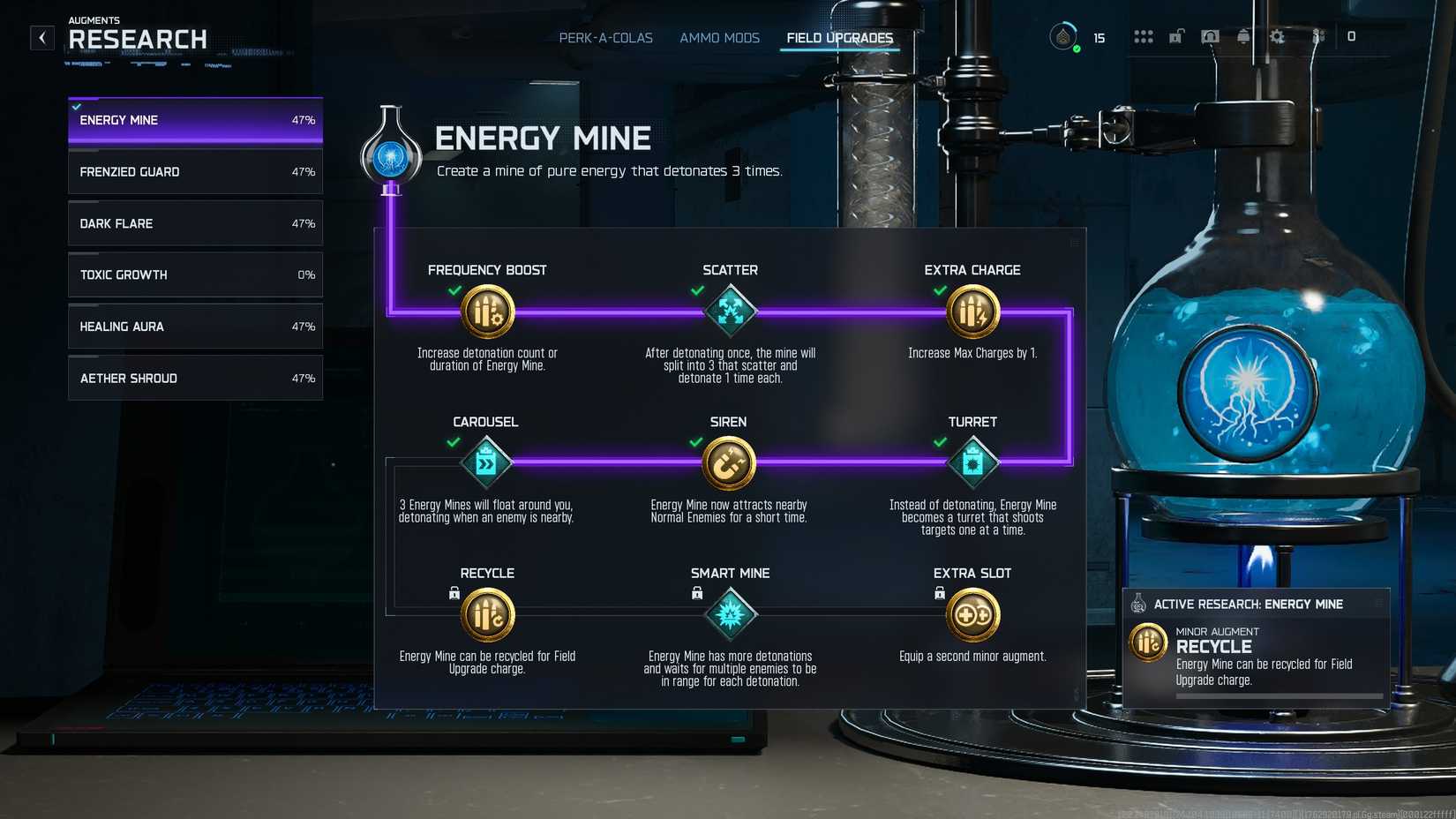The width and height of the screenshot is (1456, 819).
Task: Select Aether Shroud in the sidebar
Action: tap(194, 378)
